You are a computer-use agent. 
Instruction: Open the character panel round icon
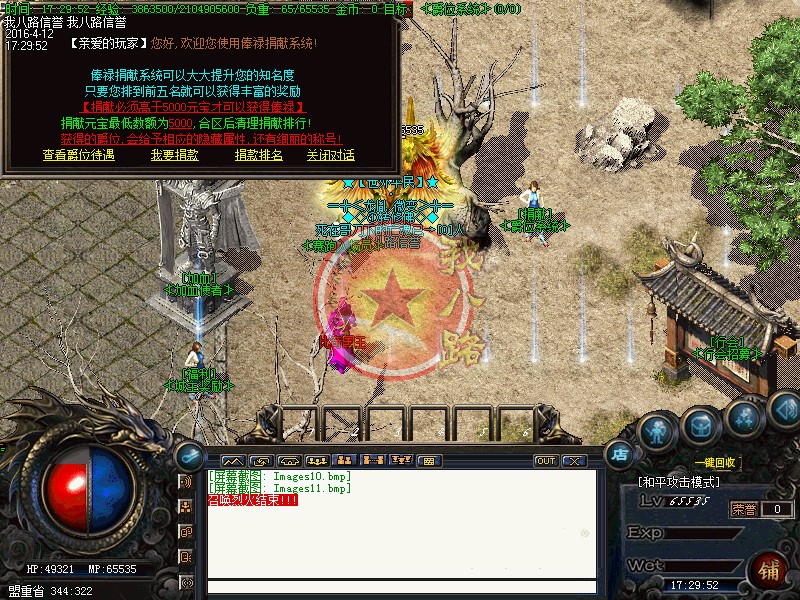656,433
